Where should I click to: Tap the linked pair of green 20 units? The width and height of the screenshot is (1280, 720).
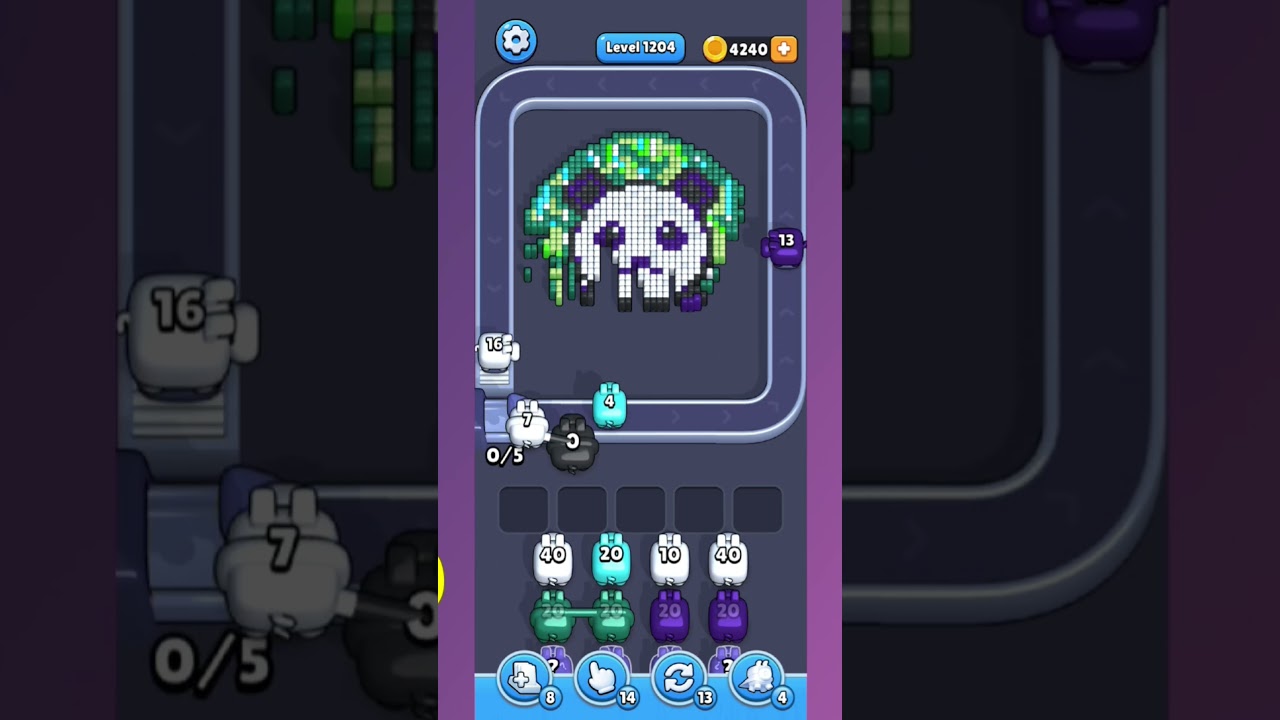pyautogui.click(x=582, y=612)
